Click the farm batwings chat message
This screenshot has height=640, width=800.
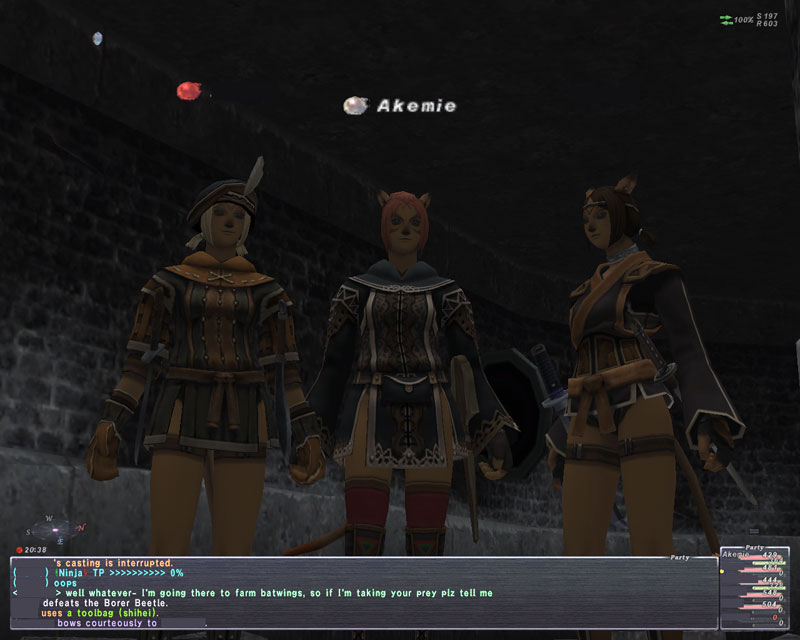click(268, 593)
